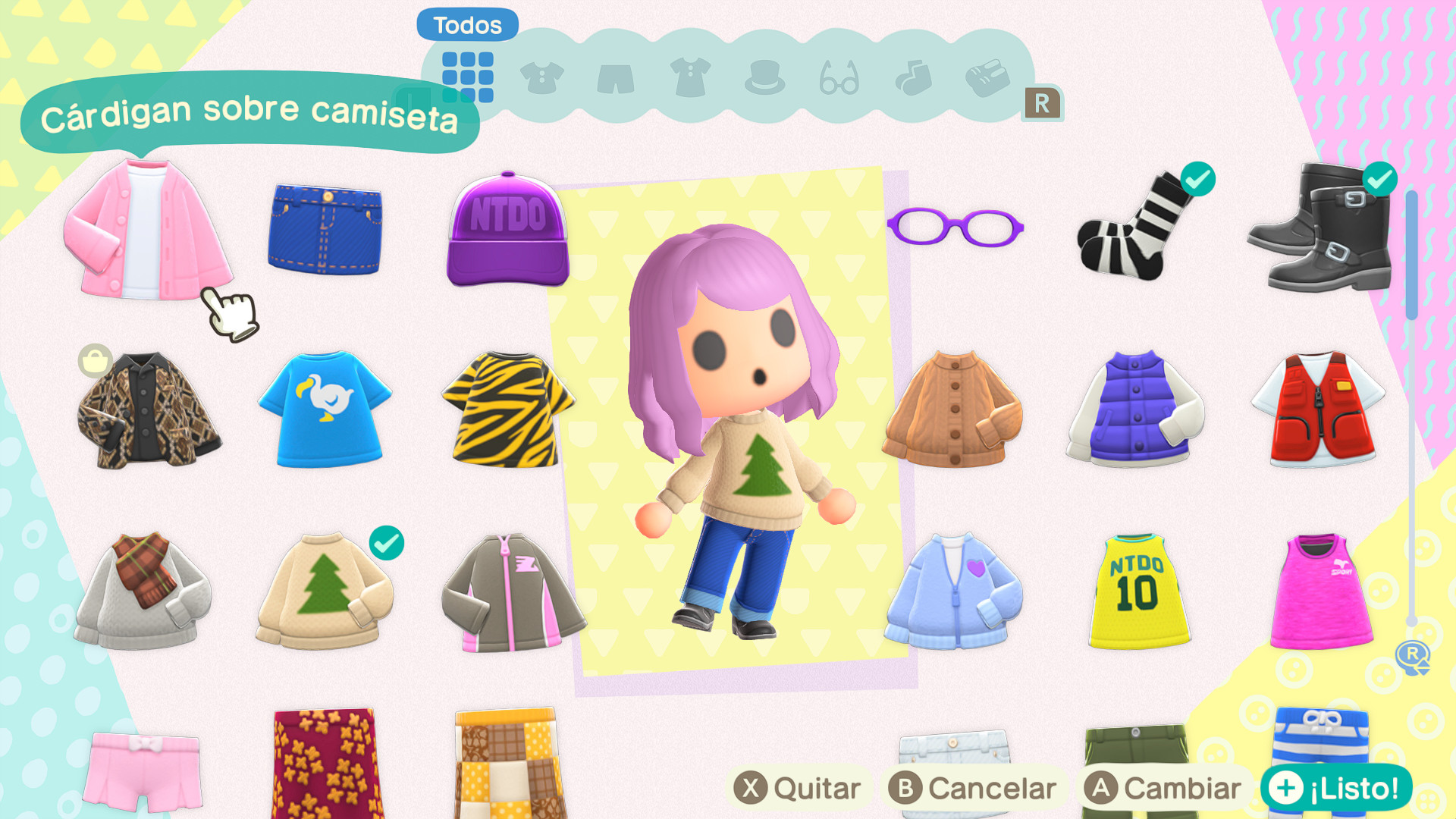Screen dimensions: 1456x819
Task: Select the Todos grid category icon
Action: tap(468, 76)
